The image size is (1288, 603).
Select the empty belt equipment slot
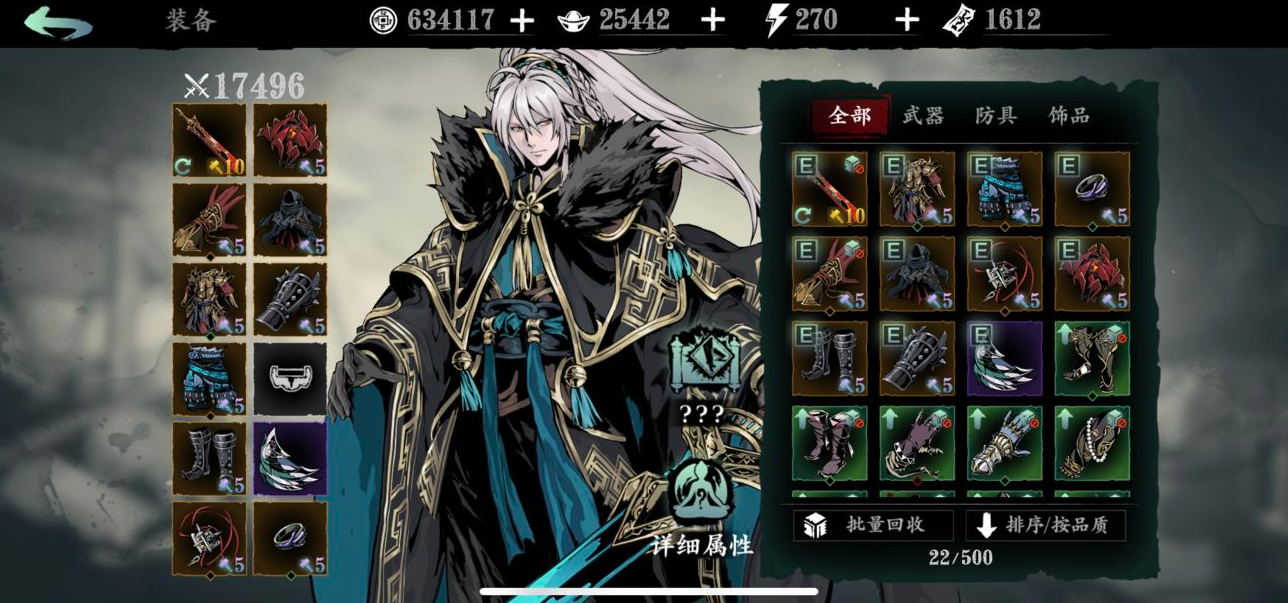(x=290, y=379)
